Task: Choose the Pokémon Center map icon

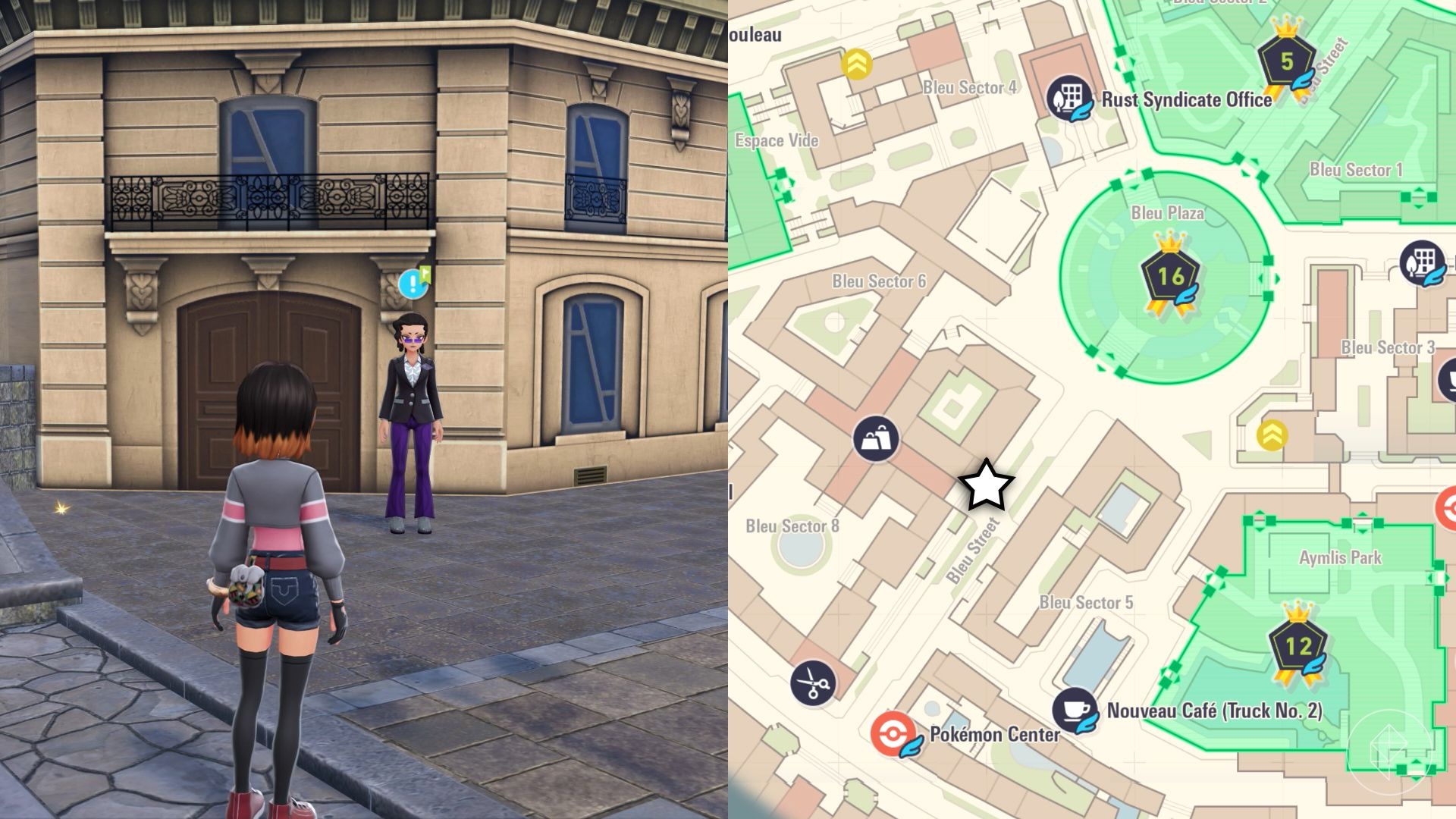Action: [x=892, y=734]
